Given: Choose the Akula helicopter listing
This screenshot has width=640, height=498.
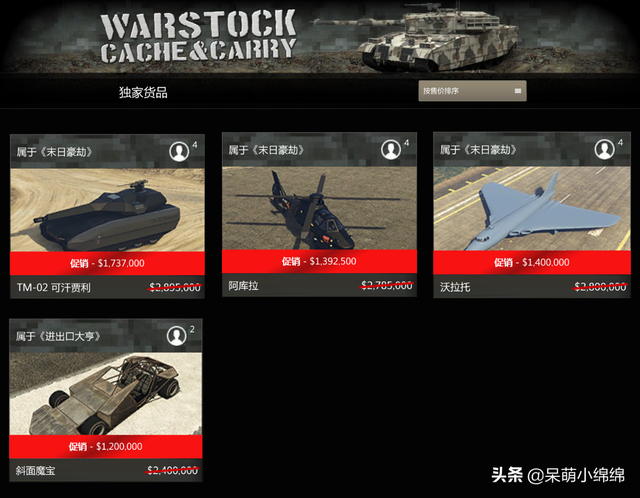Looking at the screenshot, I should (318, 207).
